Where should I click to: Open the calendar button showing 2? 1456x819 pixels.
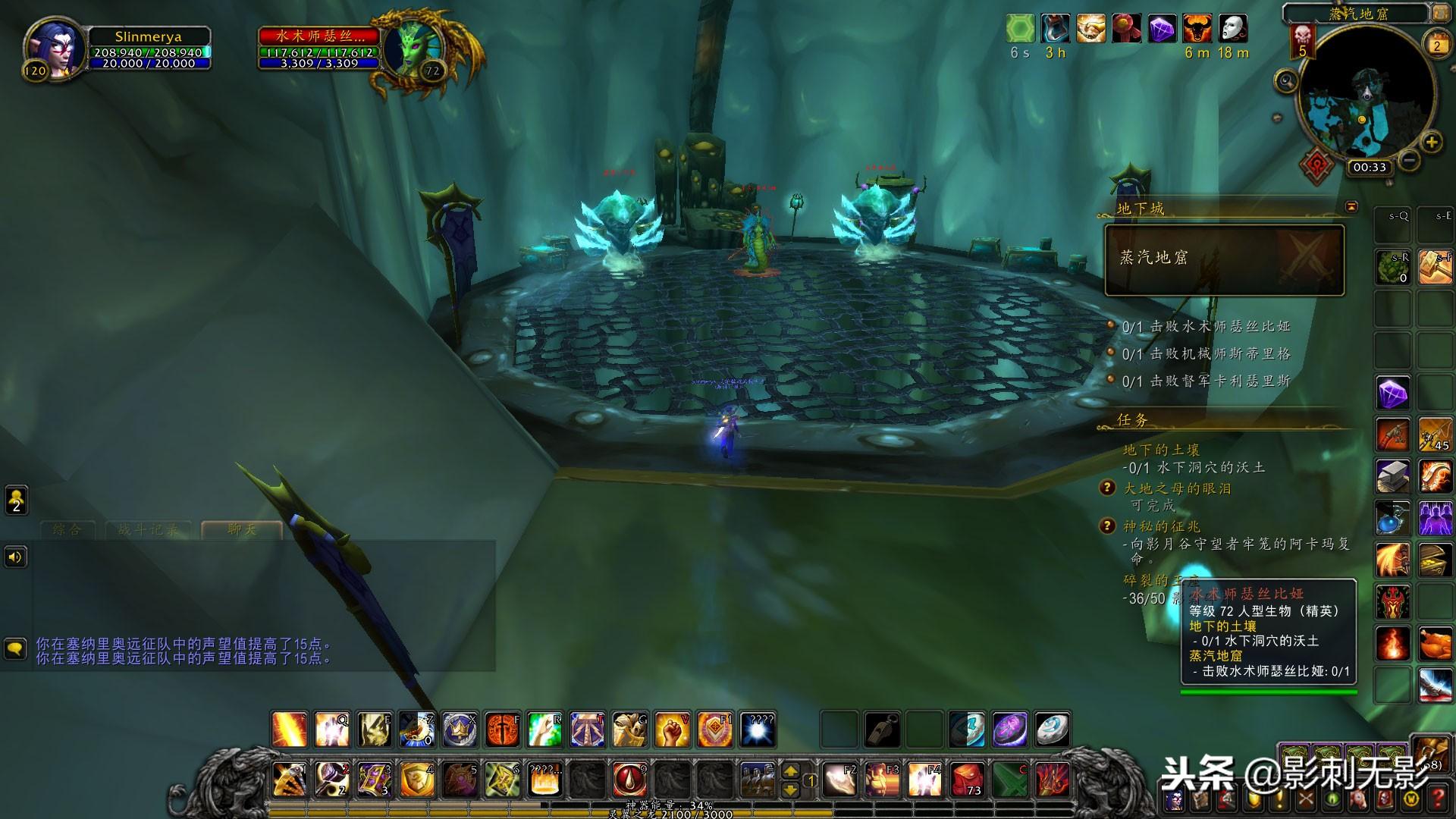(1436, 45)
